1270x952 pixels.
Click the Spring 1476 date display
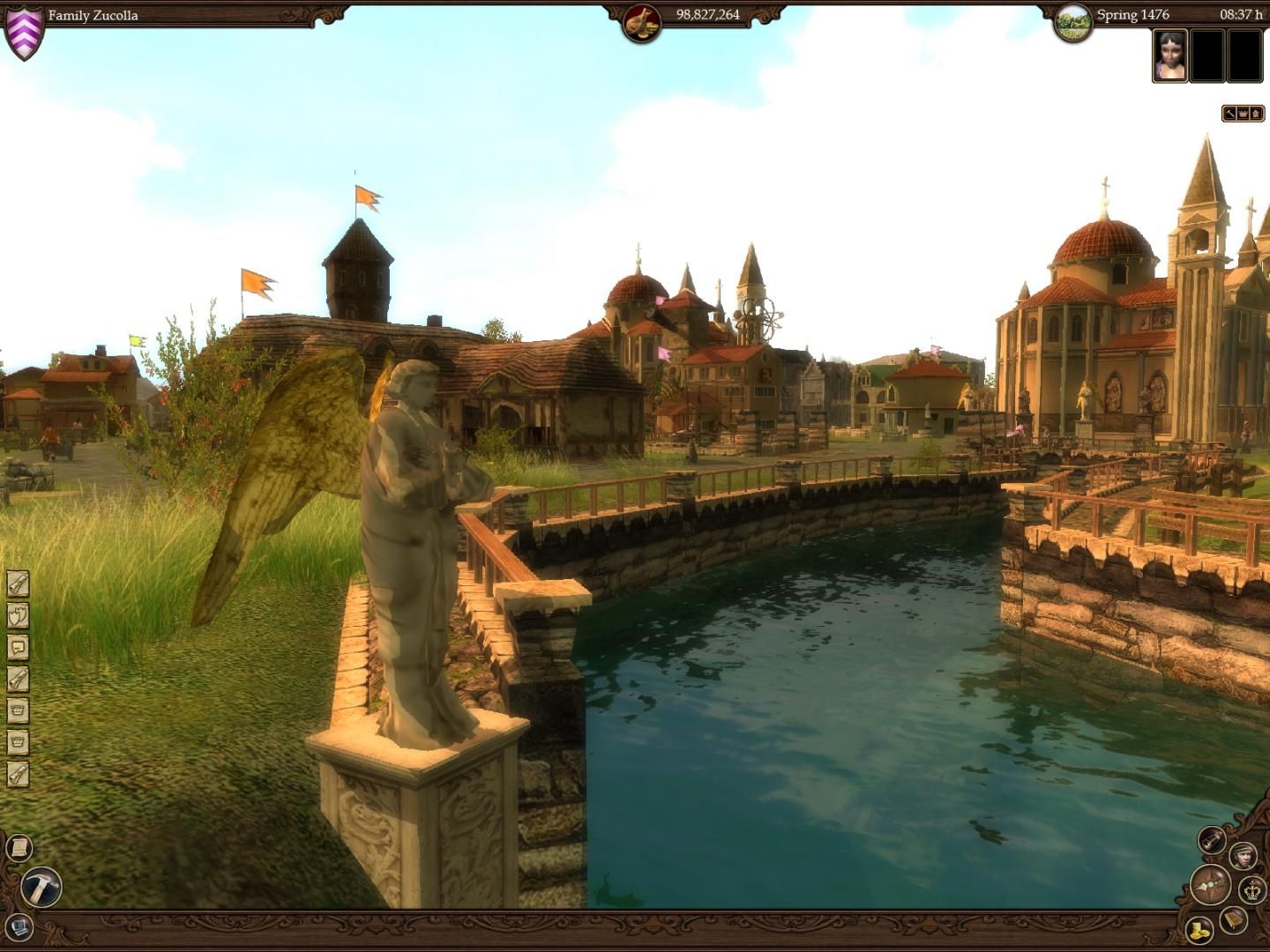pyautogui.click(x=1132, y=14)
